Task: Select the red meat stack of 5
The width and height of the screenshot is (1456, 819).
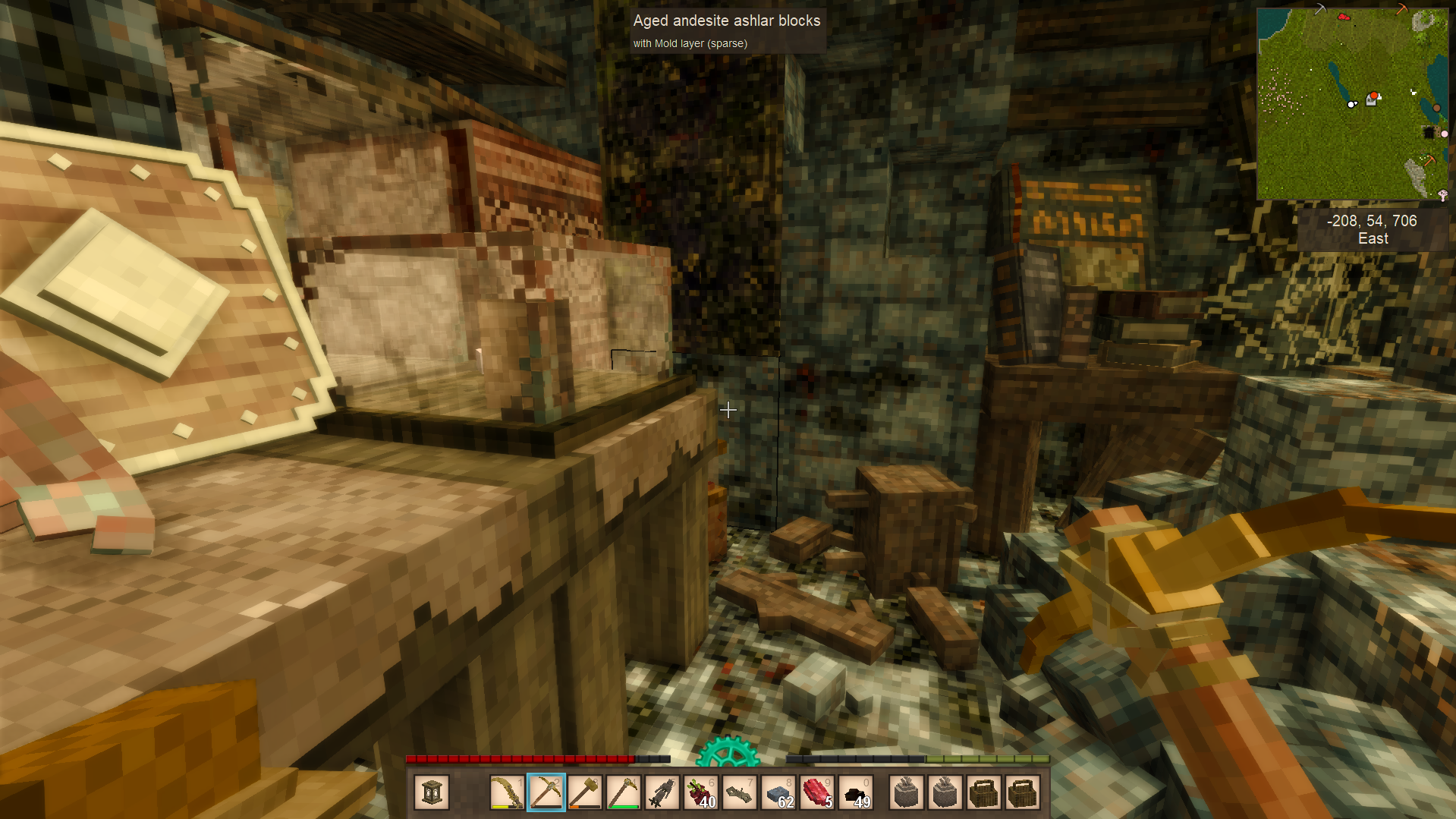Action: [817, 792]
